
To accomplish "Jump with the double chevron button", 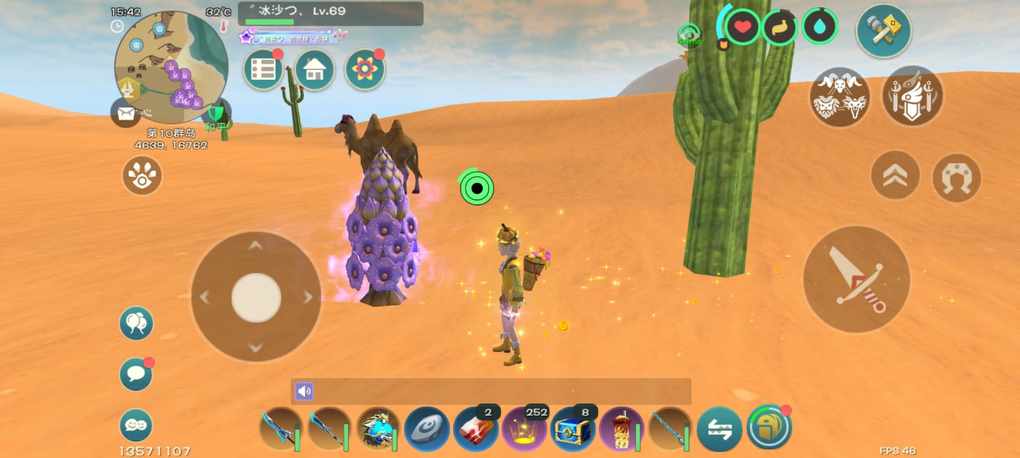I will 895,177.
